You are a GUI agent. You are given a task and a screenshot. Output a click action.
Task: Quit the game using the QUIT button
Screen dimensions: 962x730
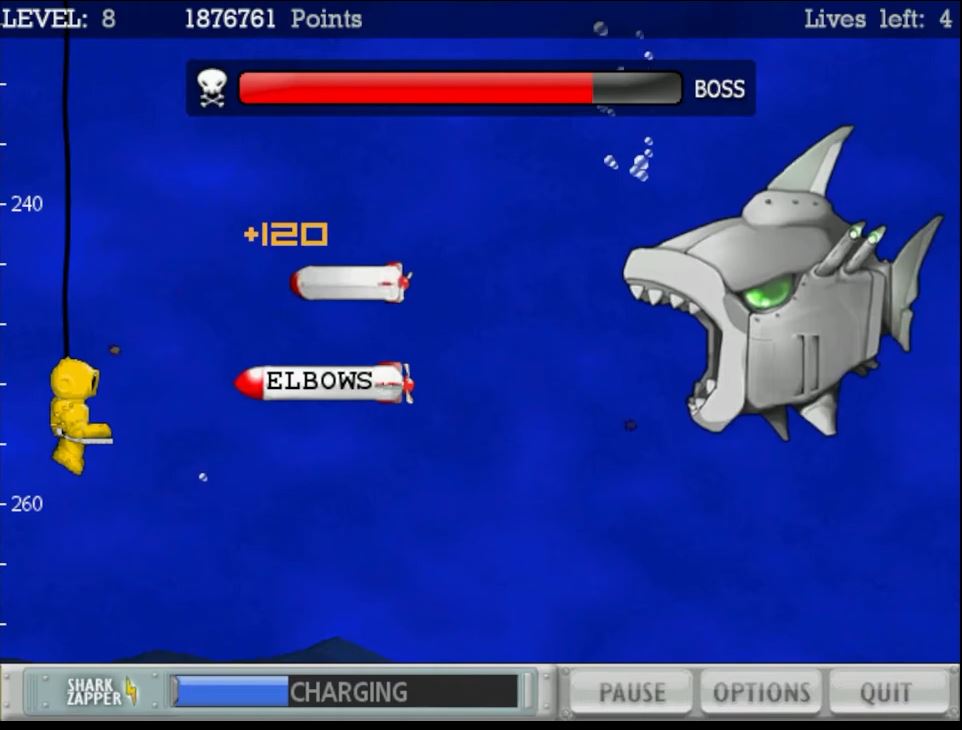[x=886, y=692]
